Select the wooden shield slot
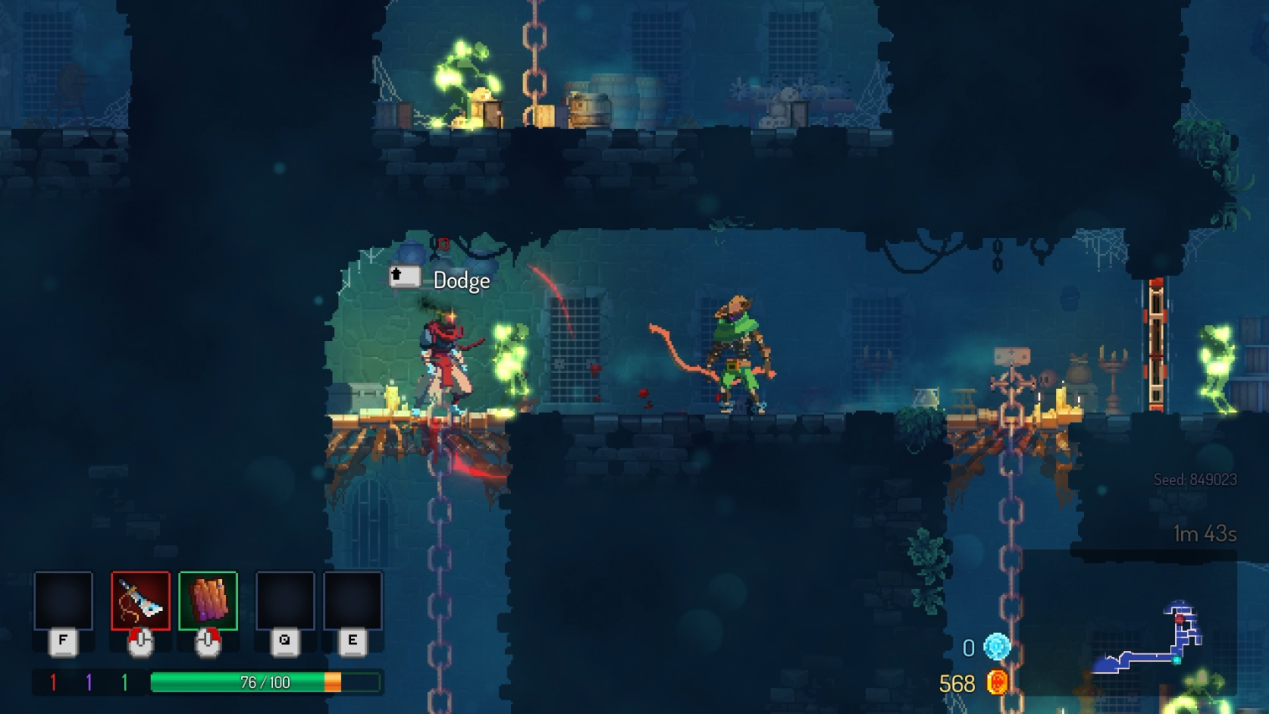 208,601
